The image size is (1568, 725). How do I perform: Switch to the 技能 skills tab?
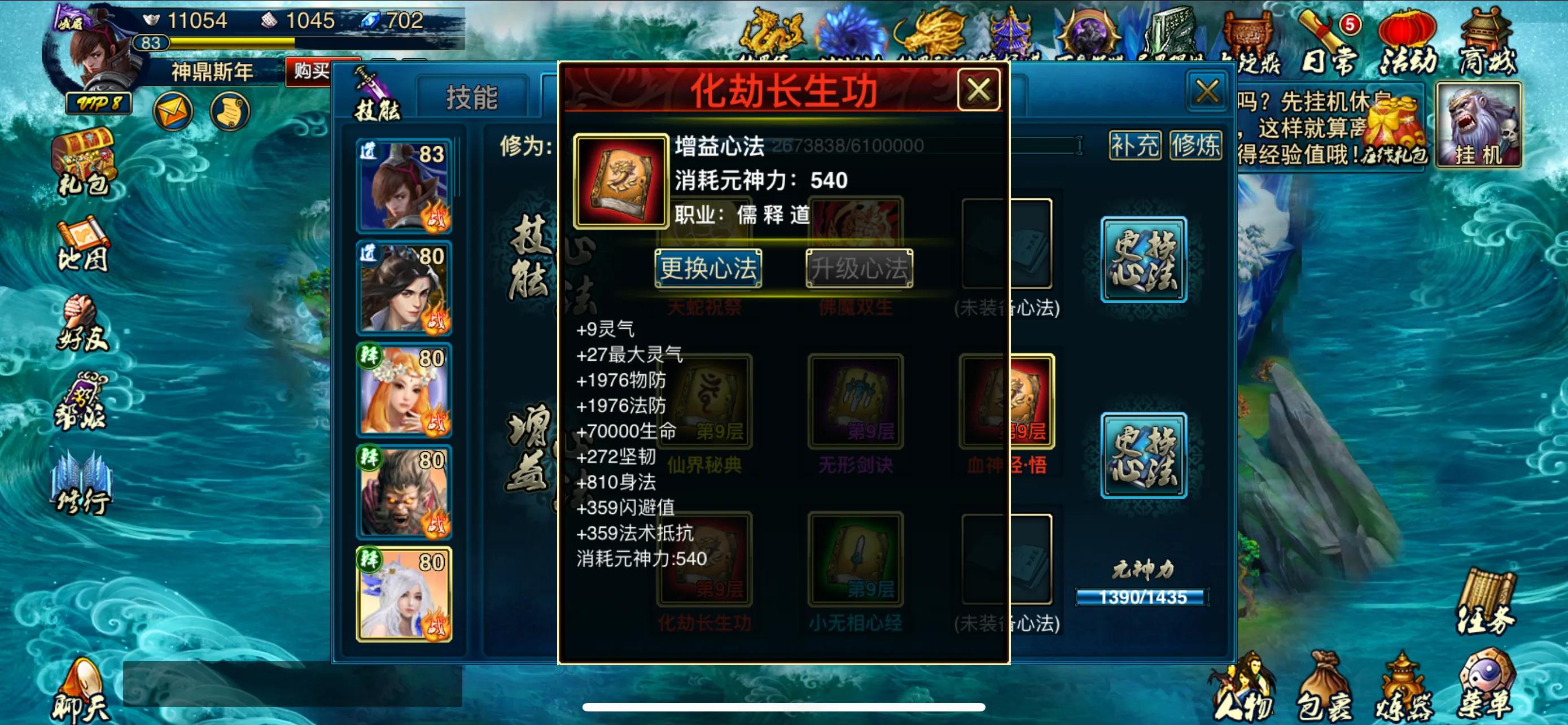point(472,97)
